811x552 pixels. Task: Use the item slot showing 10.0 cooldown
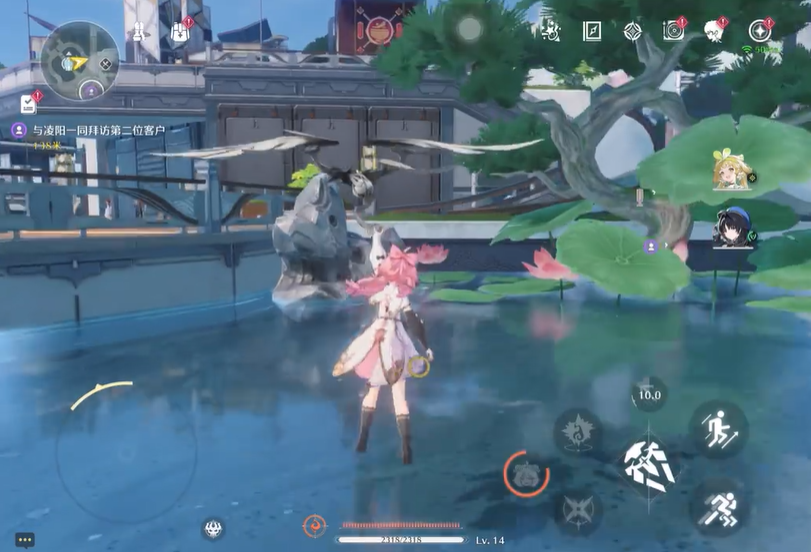(649, 393)
